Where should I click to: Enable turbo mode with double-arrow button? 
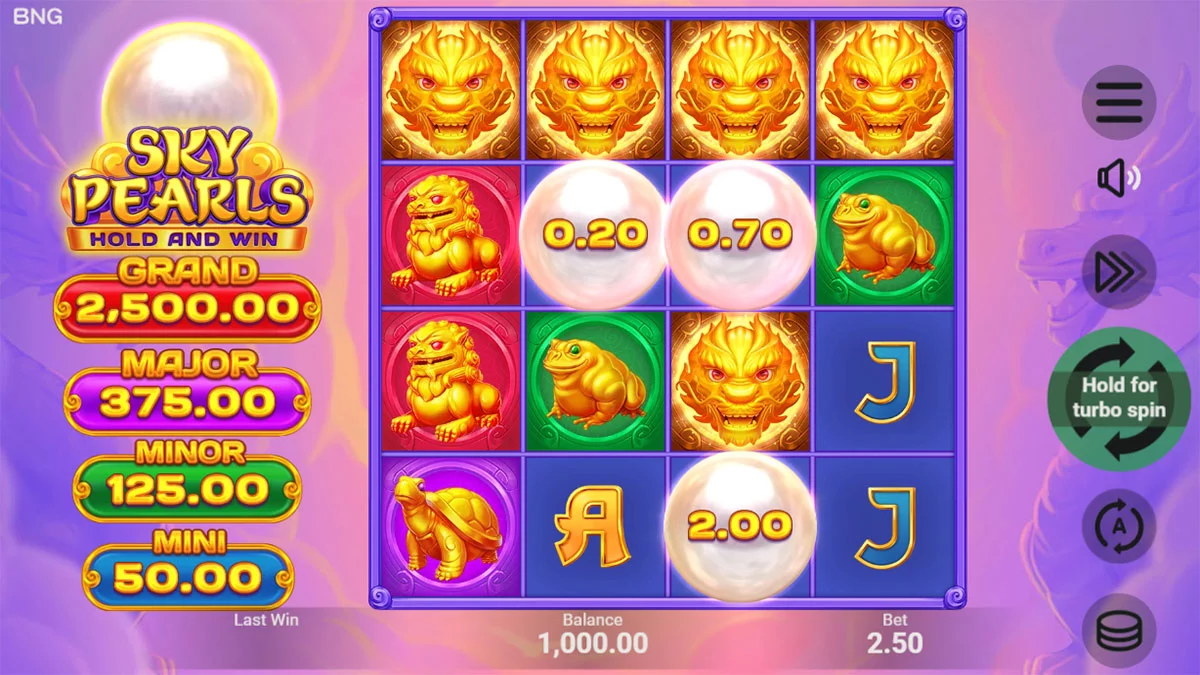coord(1119,271)
